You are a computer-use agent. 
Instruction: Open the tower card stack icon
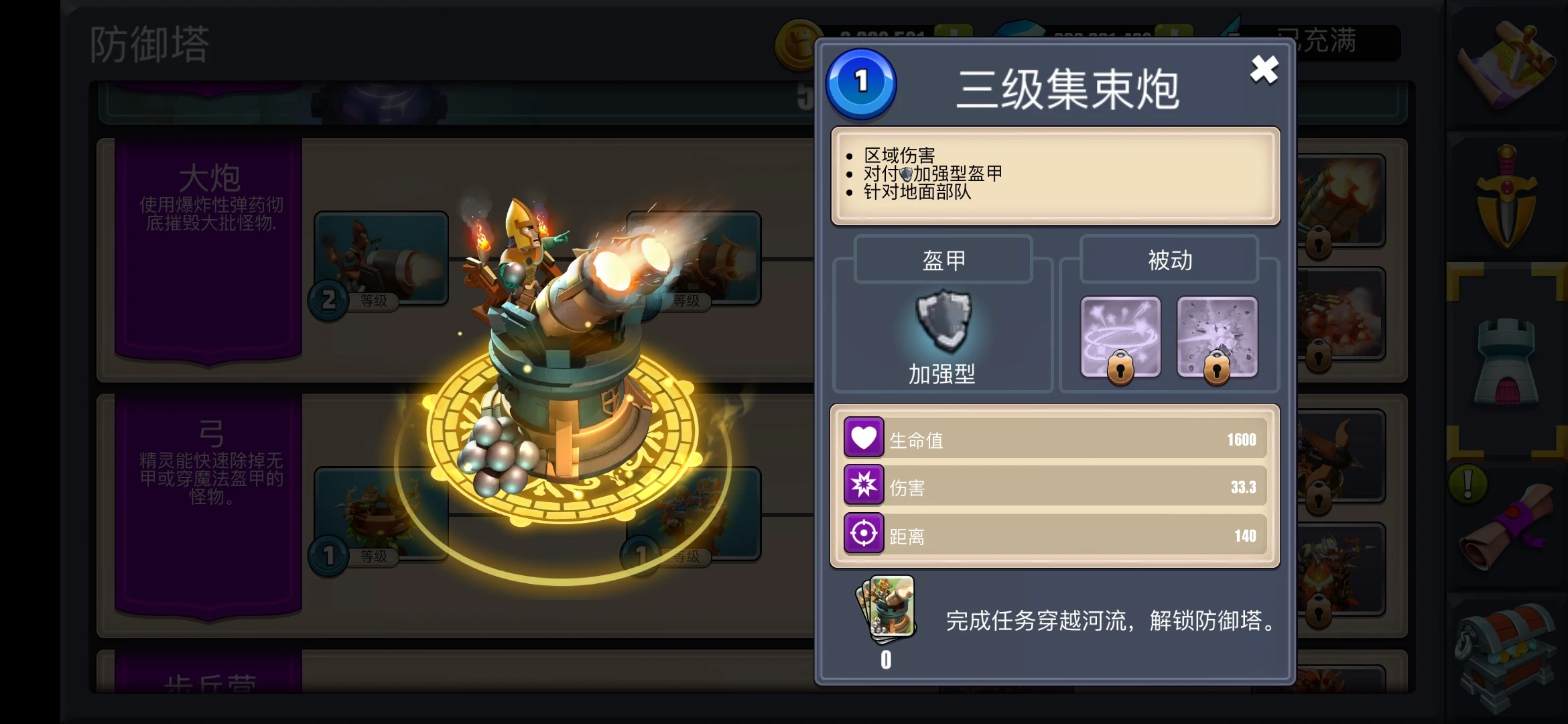point(887,609)
